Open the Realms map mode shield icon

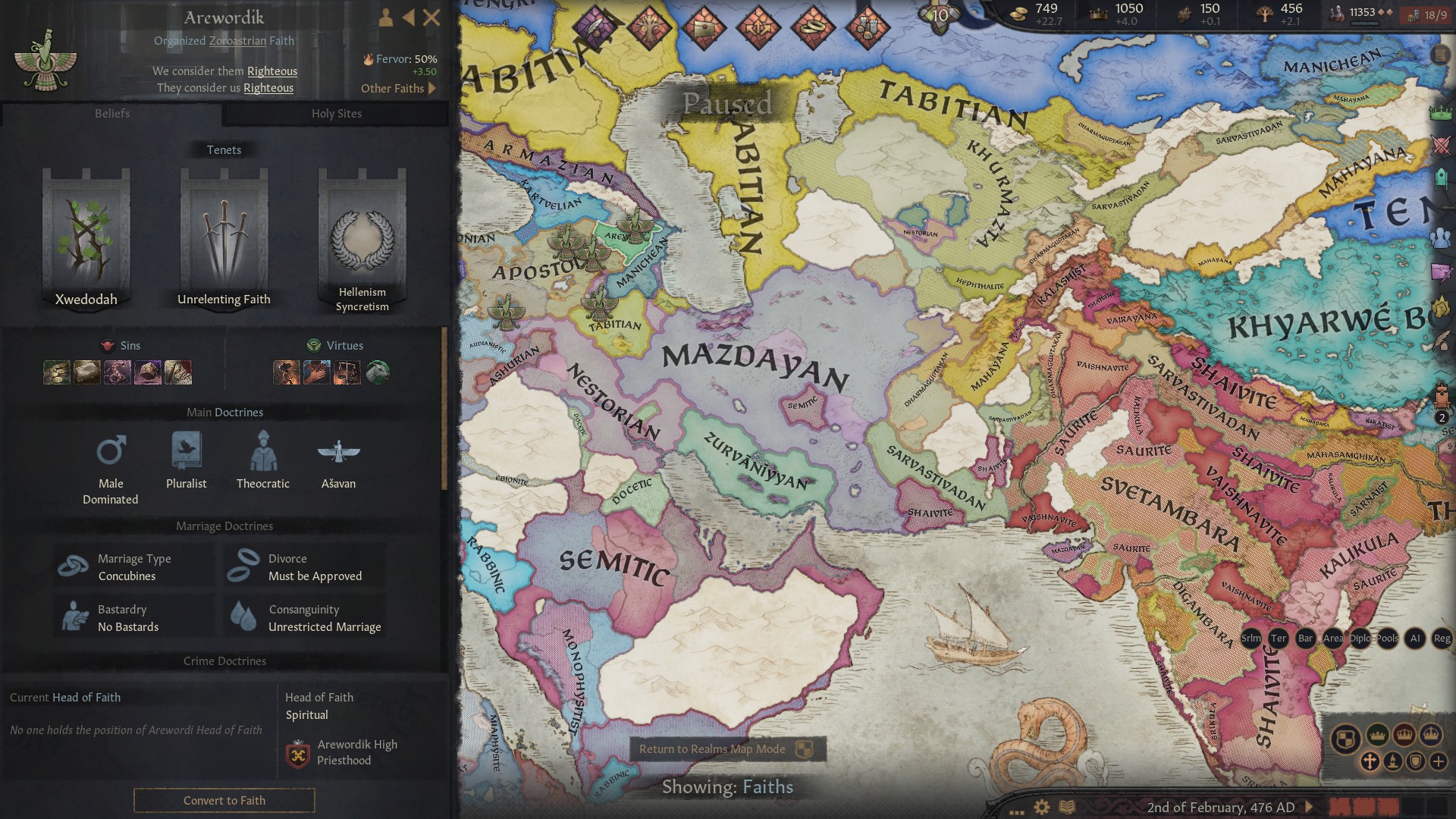1348,738
